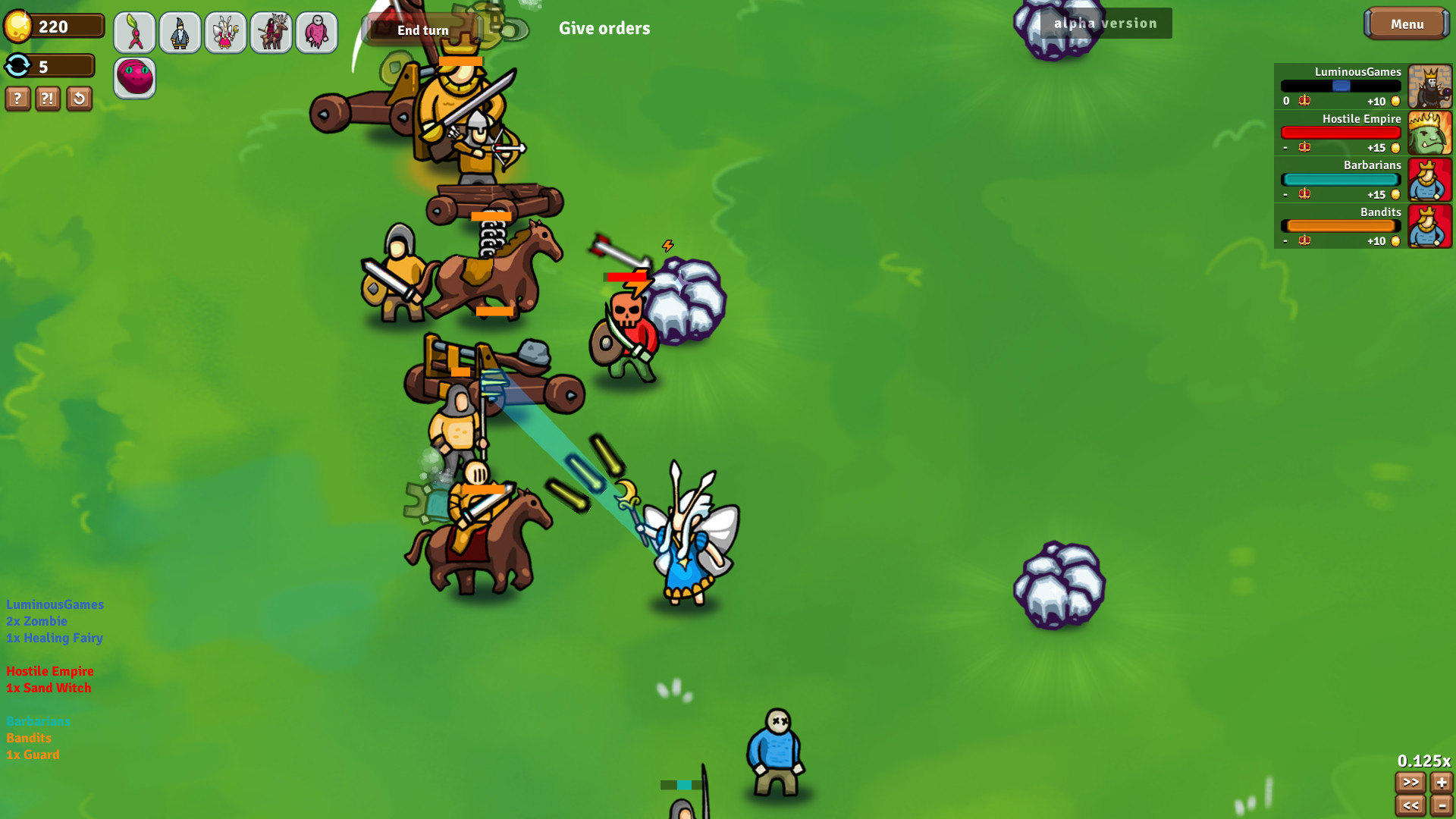
Task: Click the "?!" hint icon
Action: tap(48, 99)
